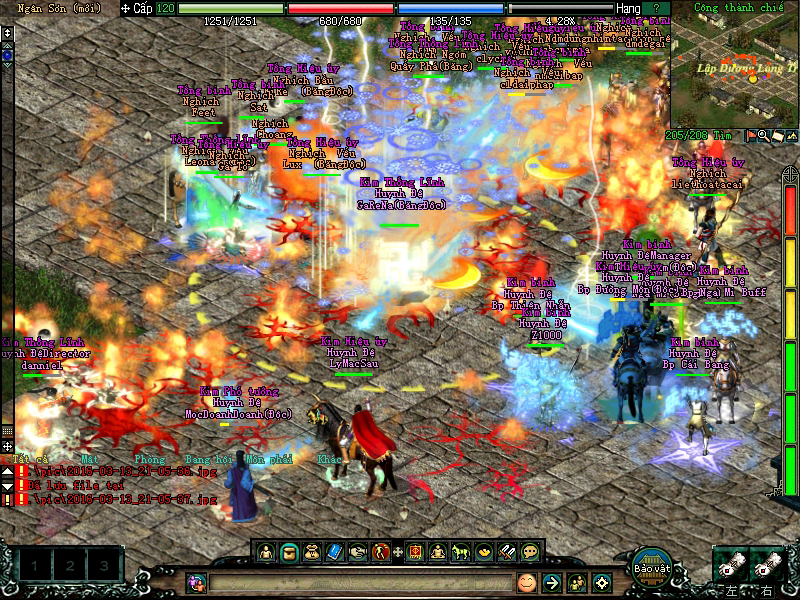Select the Phòng chat tab
This screenshot has width=800, height=600.
coord(149,459)
